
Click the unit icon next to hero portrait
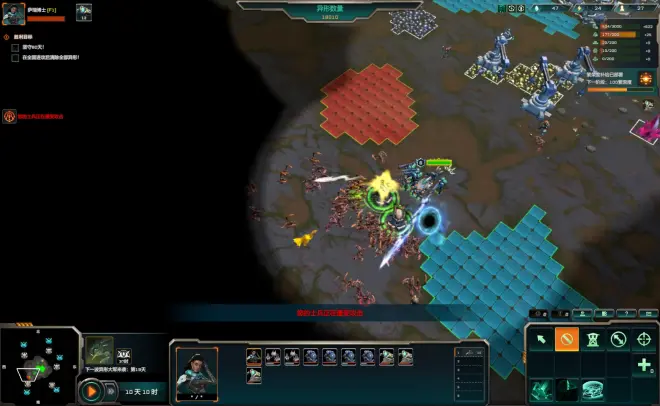84,10
